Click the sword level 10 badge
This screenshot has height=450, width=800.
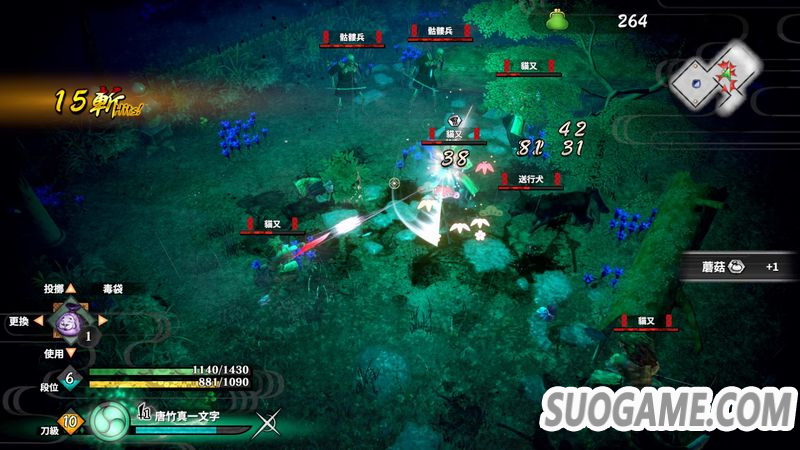coord(69,423)
